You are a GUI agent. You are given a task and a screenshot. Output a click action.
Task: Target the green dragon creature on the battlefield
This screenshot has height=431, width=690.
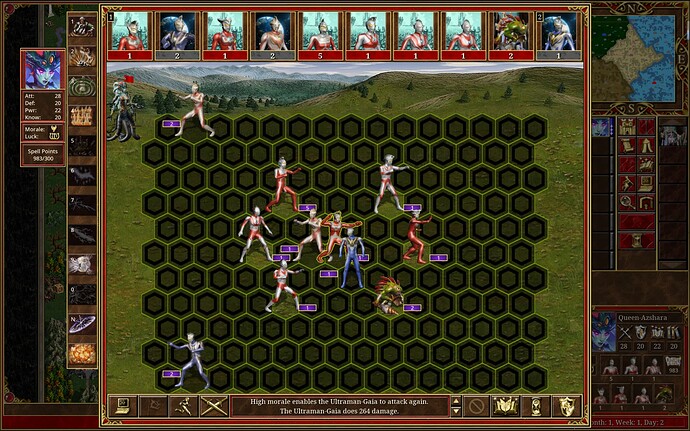[x=386, y=296]
